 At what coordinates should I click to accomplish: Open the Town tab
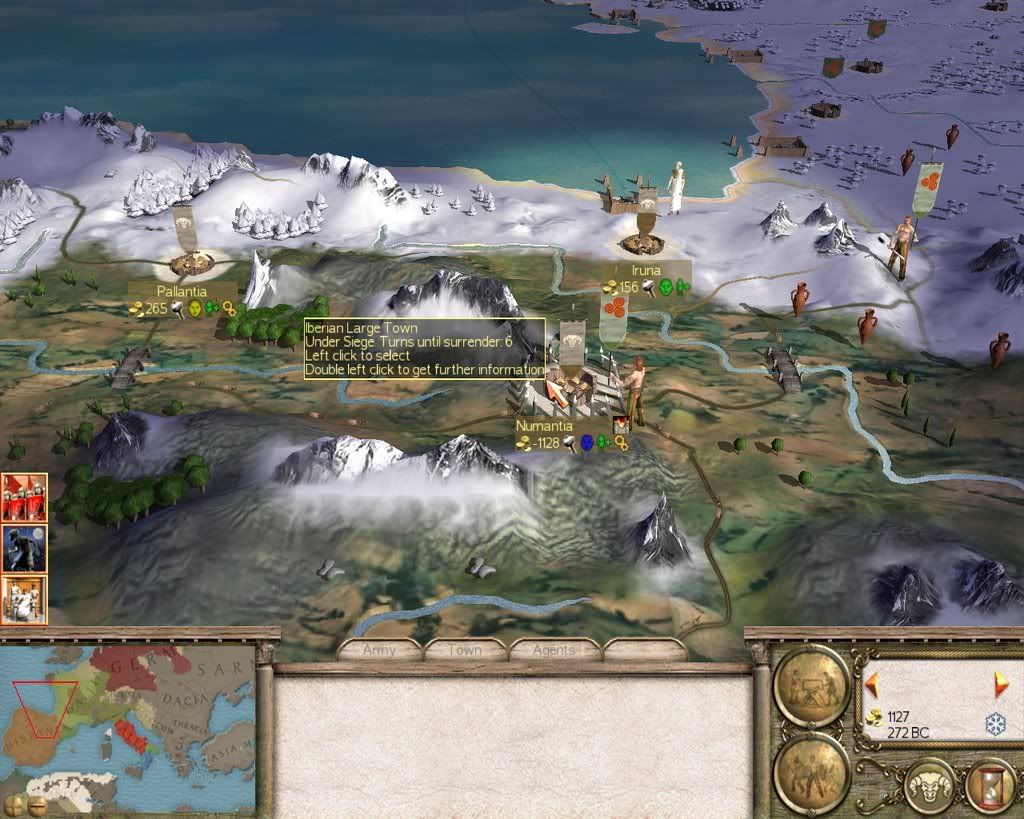point(465,650)
